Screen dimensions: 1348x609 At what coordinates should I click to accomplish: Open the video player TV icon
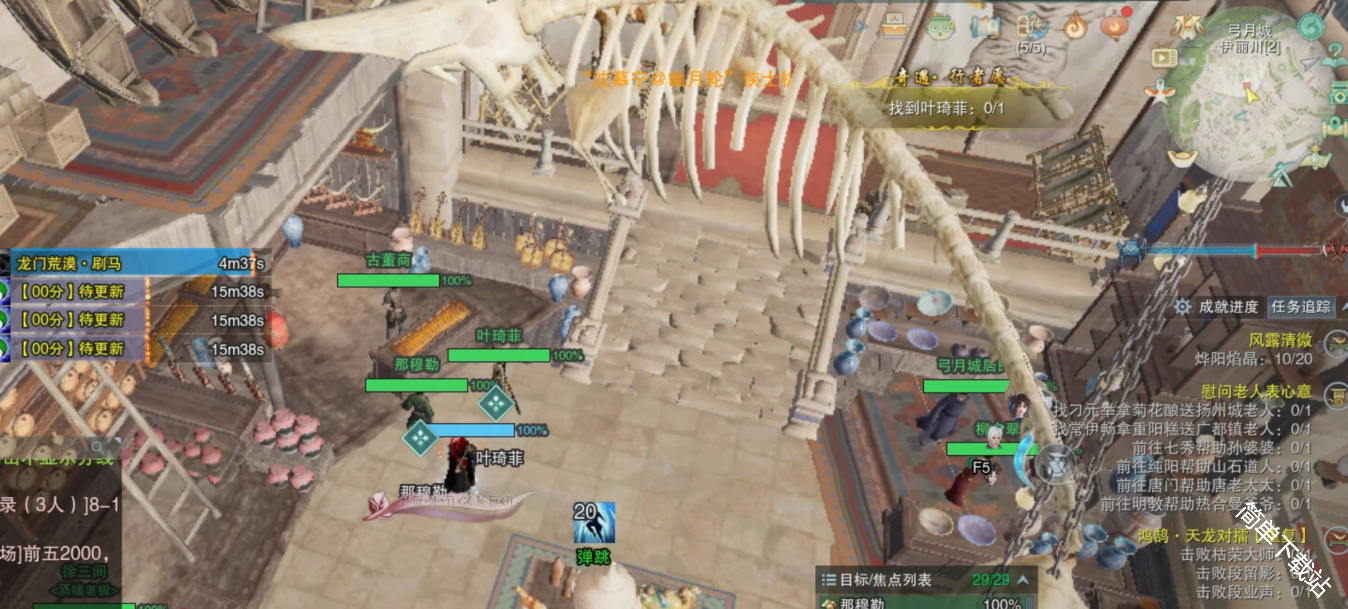[x=1164, y=57]
